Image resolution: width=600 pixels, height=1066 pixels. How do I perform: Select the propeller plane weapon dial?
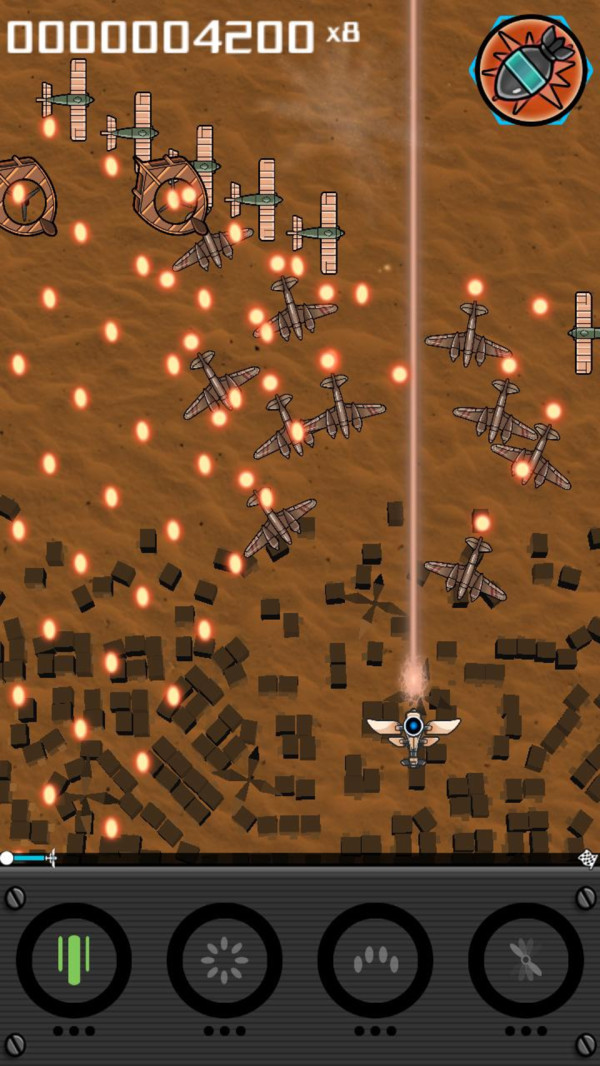[525, 959]
